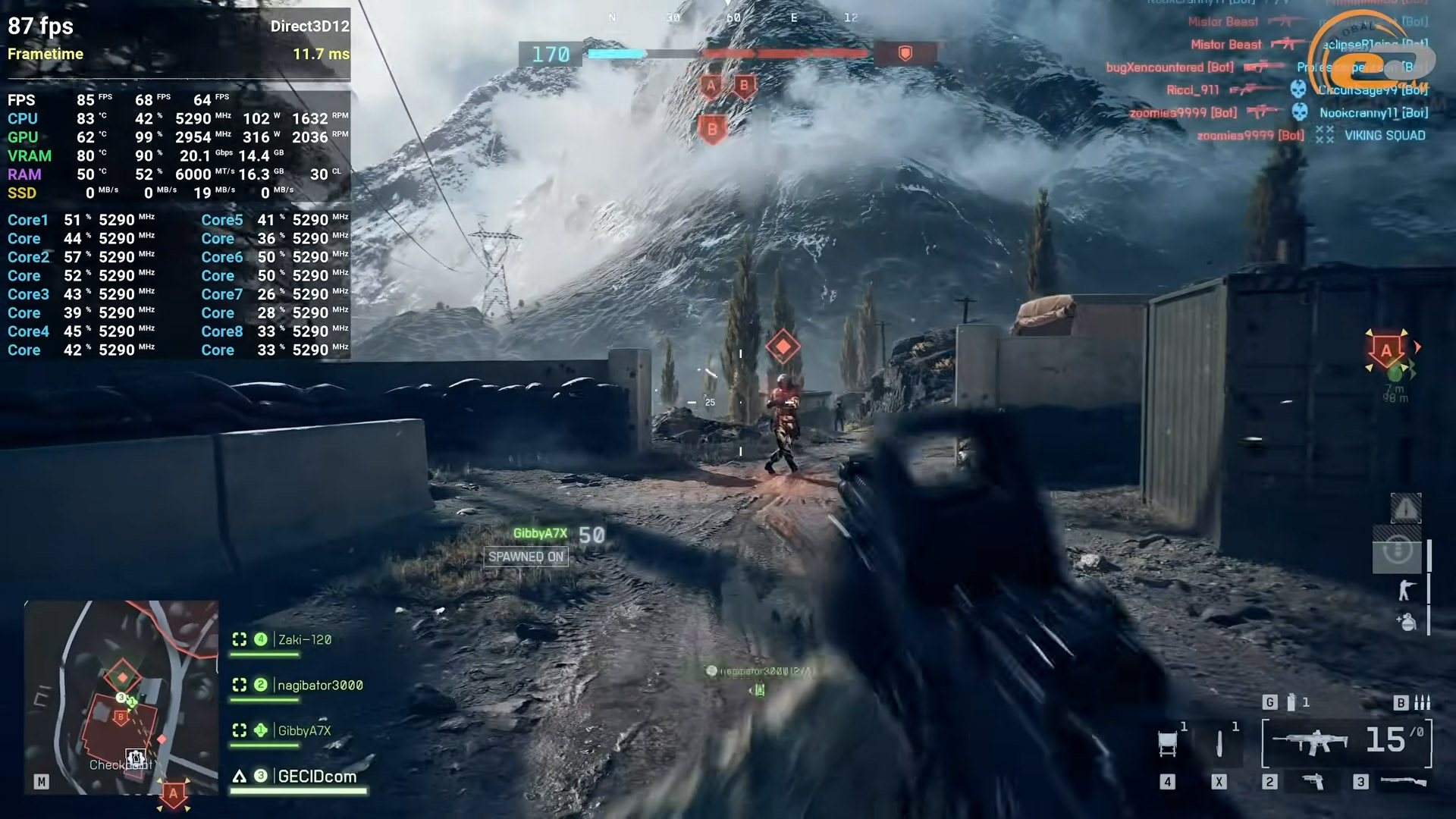Select squad member nagibator3000
1456x819 pixels.
point(319,686)
